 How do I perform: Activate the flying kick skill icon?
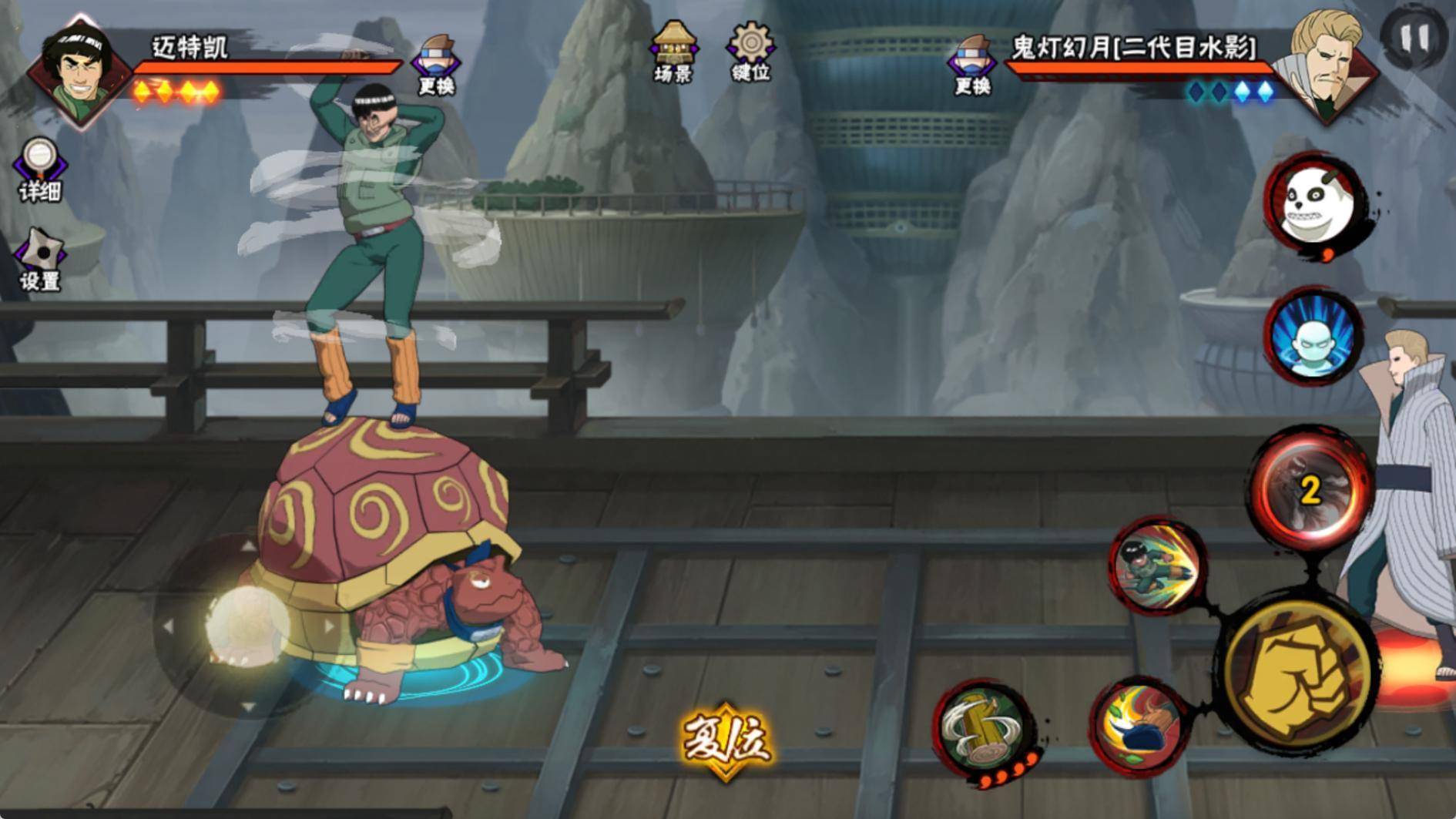click(x=1157, y=568)
